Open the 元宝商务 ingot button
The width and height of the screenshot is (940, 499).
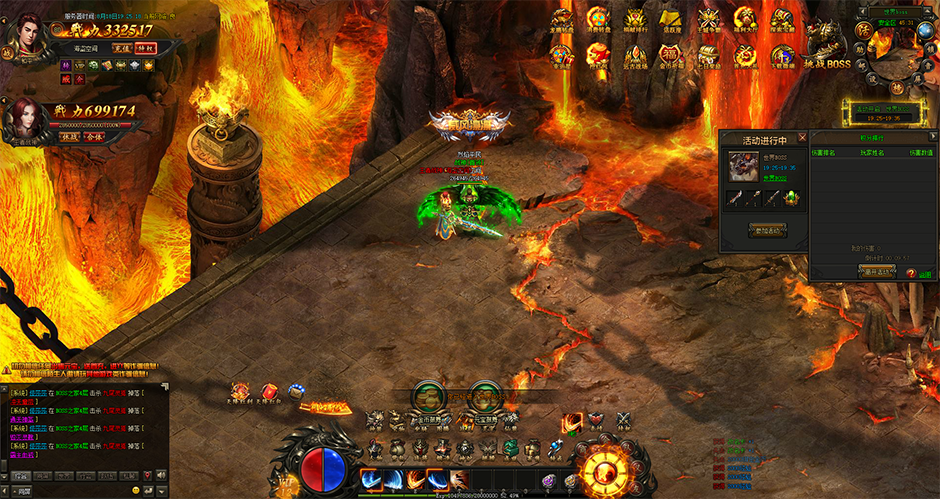click(x=484, y=394)
